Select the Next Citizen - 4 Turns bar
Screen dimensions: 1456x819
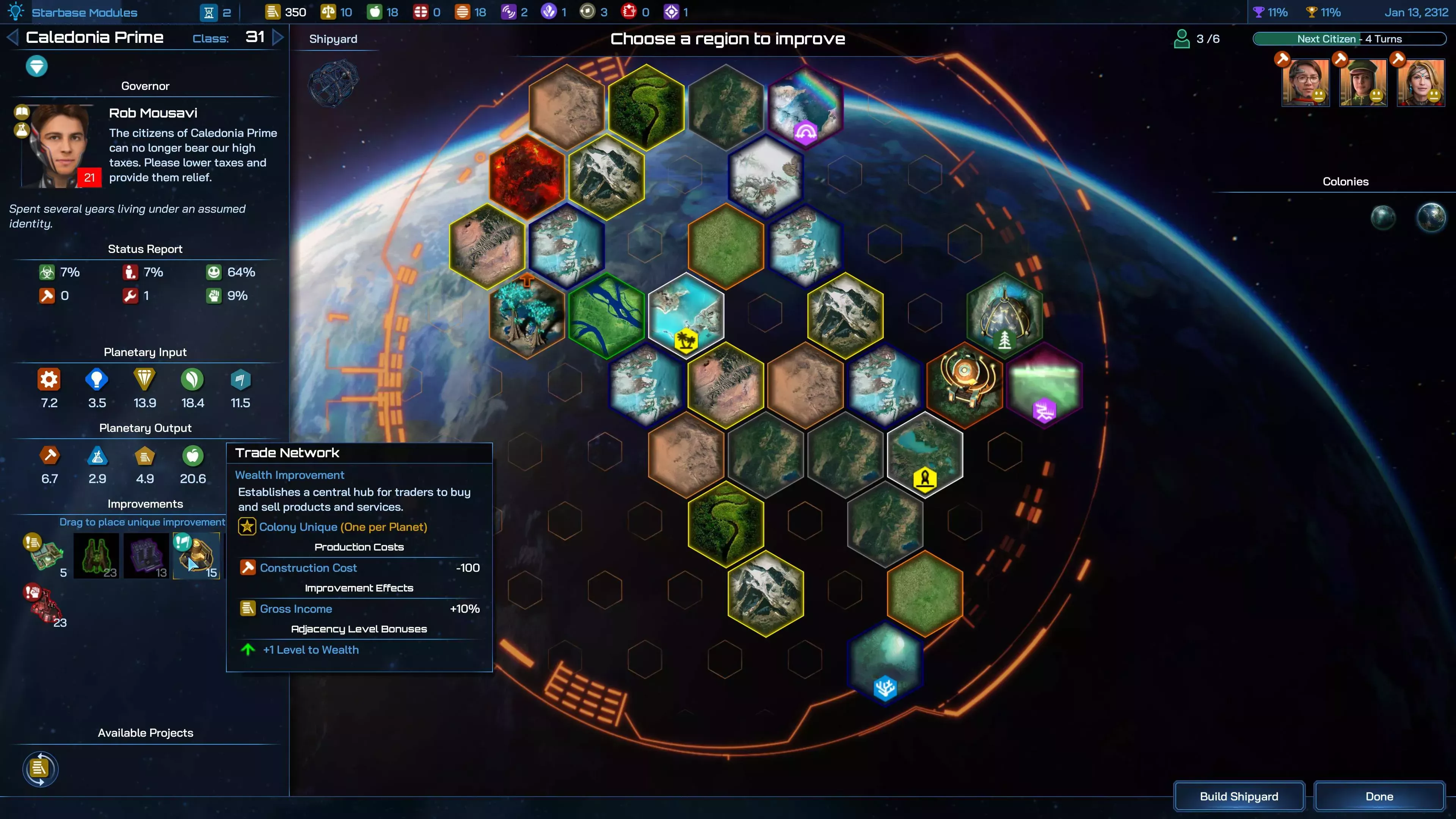pos(1349,38)
